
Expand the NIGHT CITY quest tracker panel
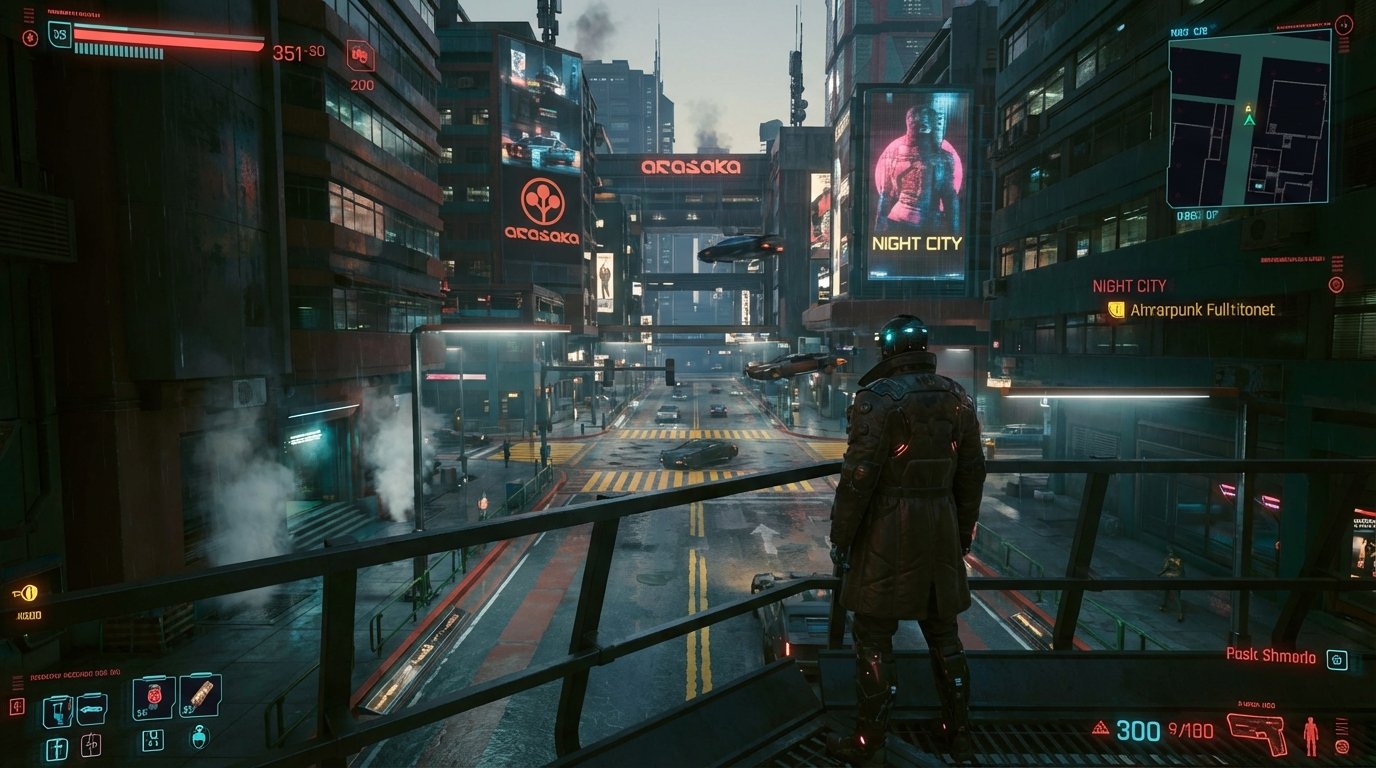point(1131,285)
